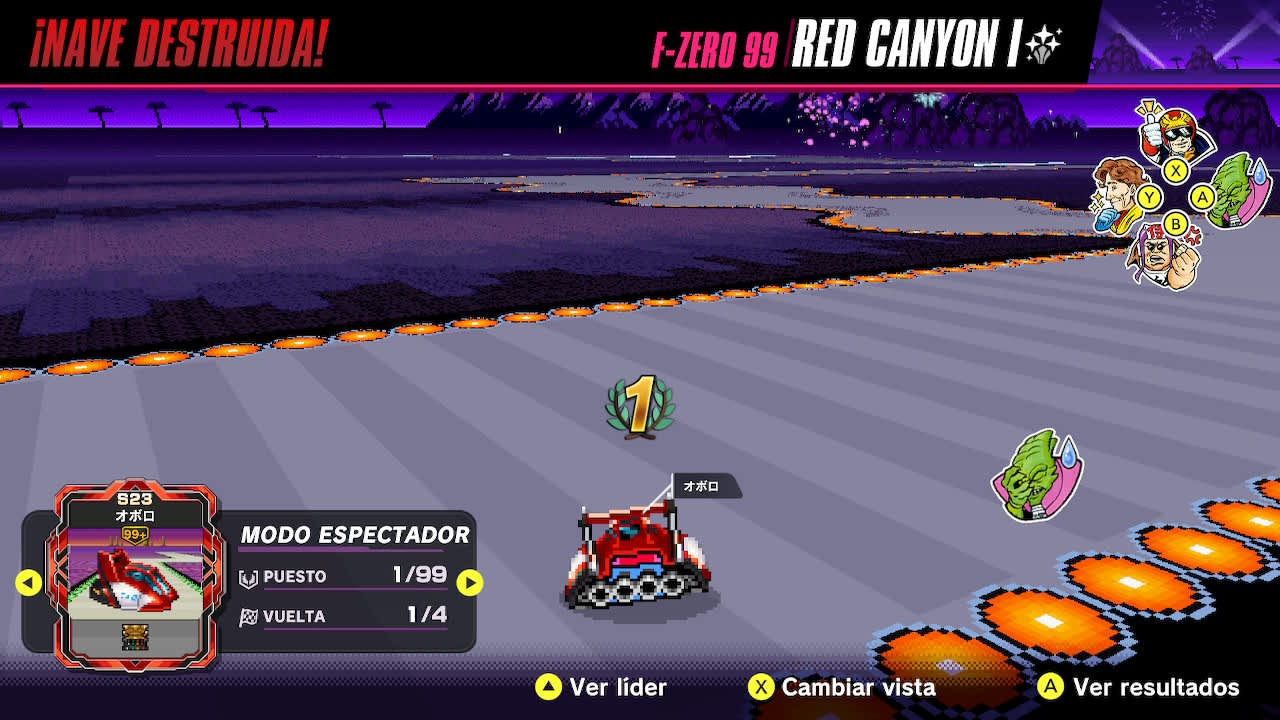The width and height of the screenshot is (1280, 720).
Task: Click the yellow X emote button prompt
Action: pos(1176,170)
